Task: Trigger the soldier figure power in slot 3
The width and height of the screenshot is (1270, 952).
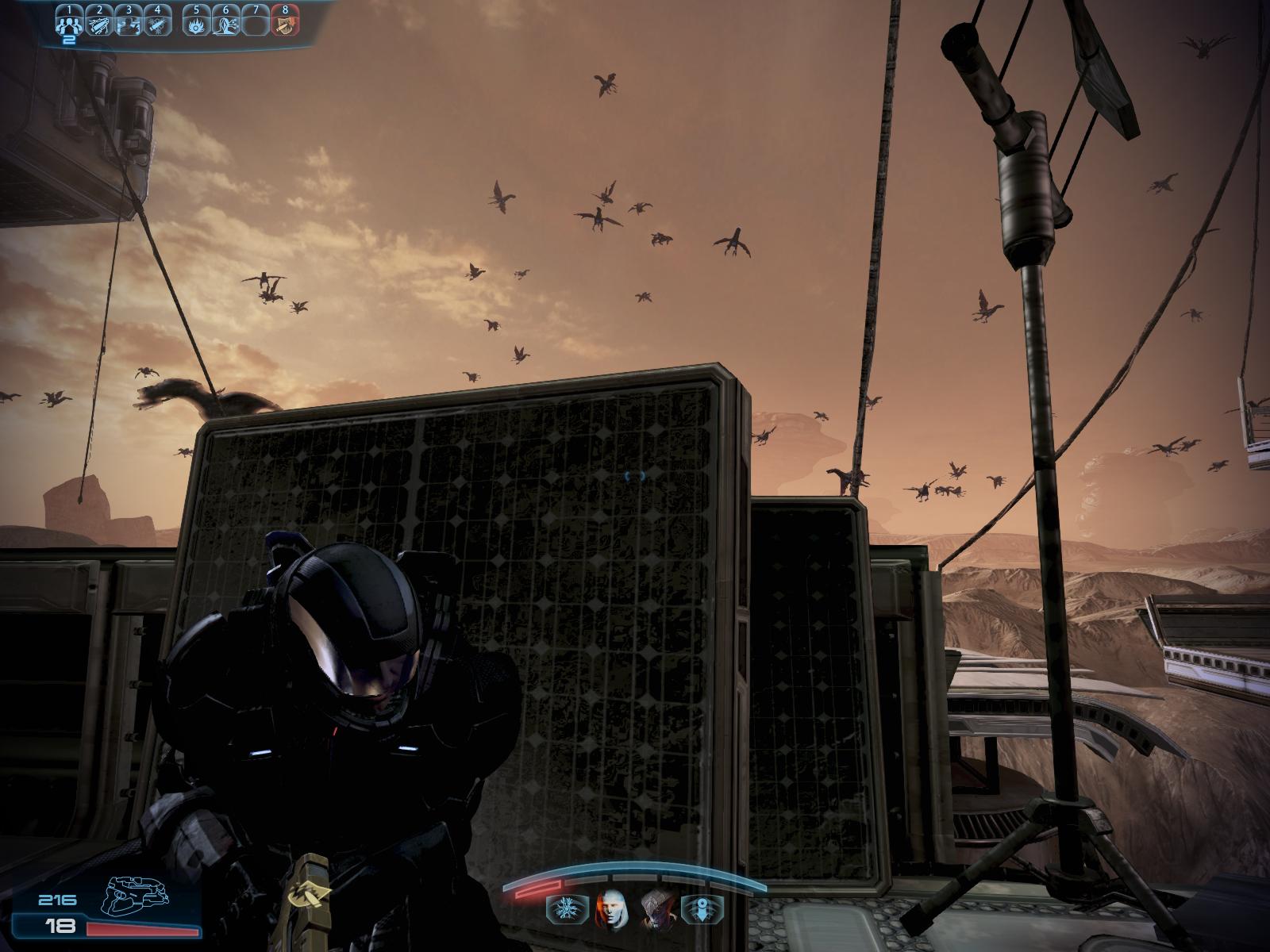Action: pyautogui.click(x=128, y=25)
